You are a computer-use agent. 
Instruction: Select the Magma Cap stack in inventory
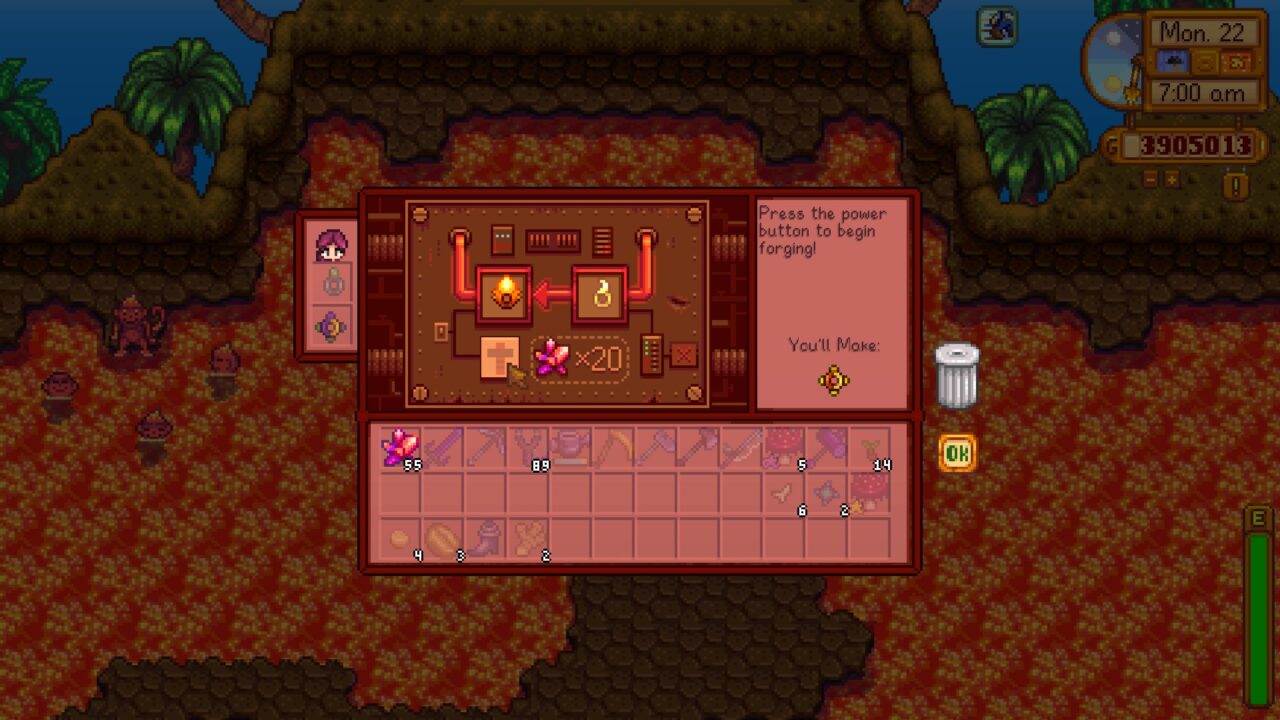(x=783, y=448)
